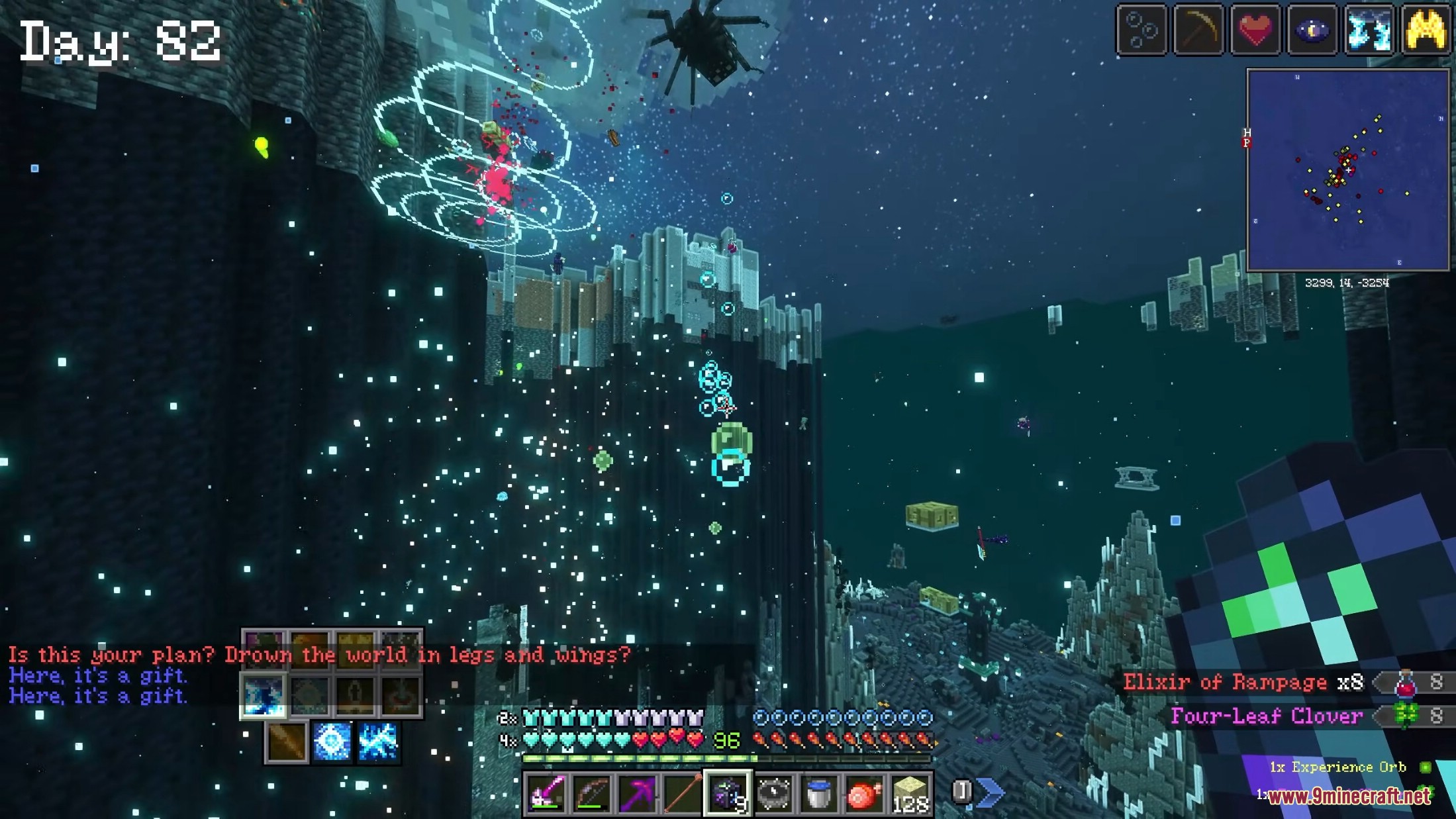
Task: Click the golden flame status effect icon
Action: pos(1426,30)
